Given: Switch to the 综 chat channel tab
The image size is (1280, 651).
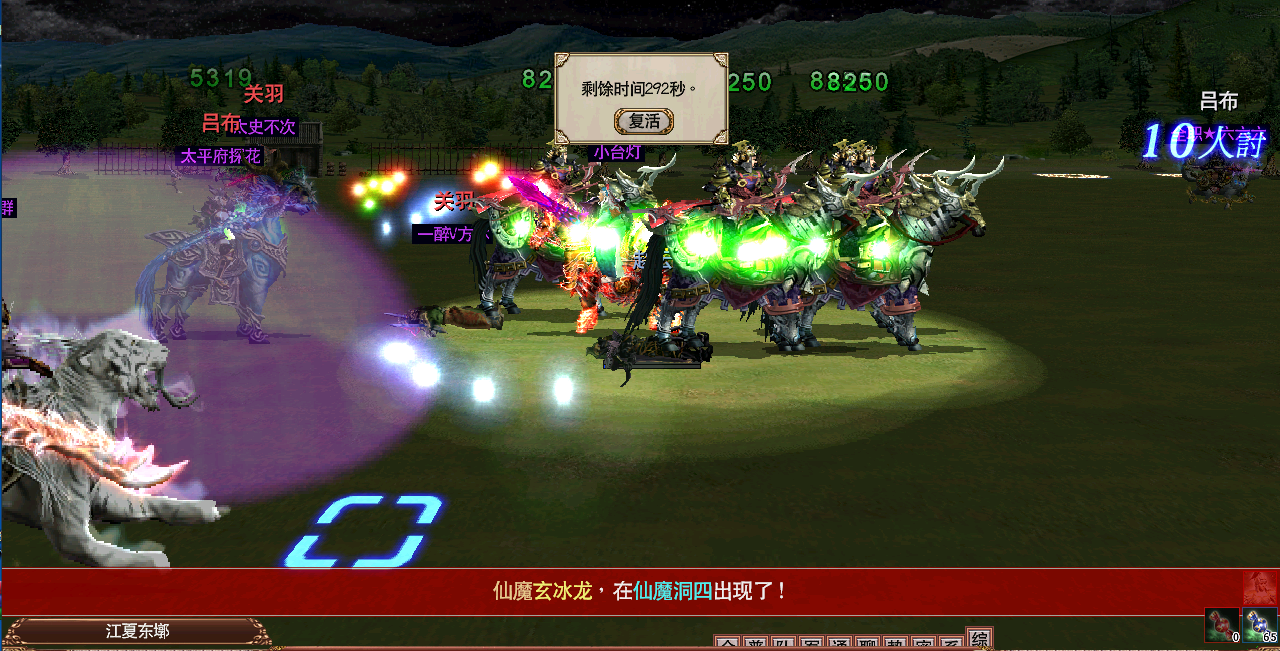Looking at the screenshot, I should (x=980, y=640).
